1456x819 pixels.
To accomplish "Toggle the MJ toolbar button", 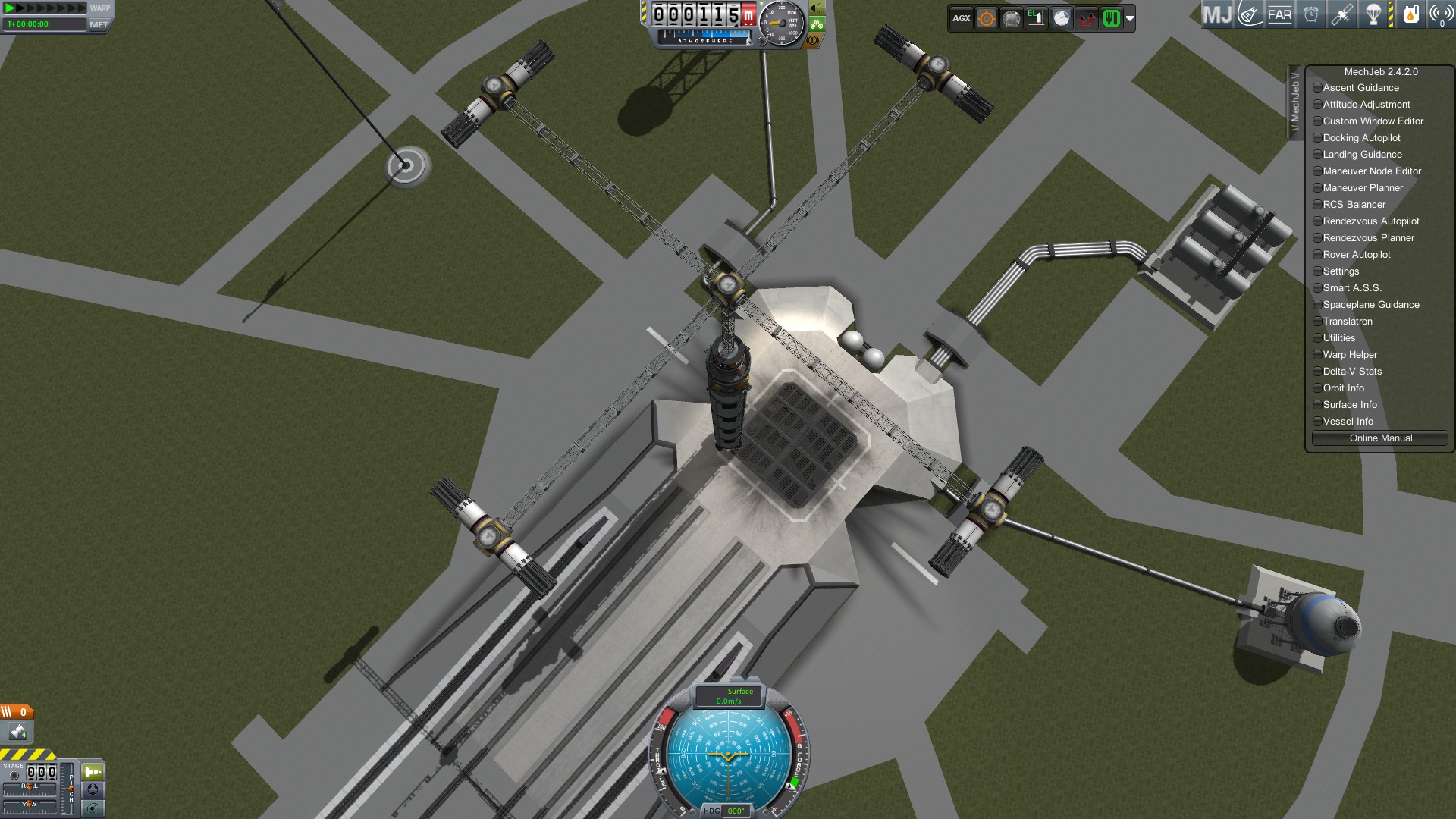I will pos(1217,14).
